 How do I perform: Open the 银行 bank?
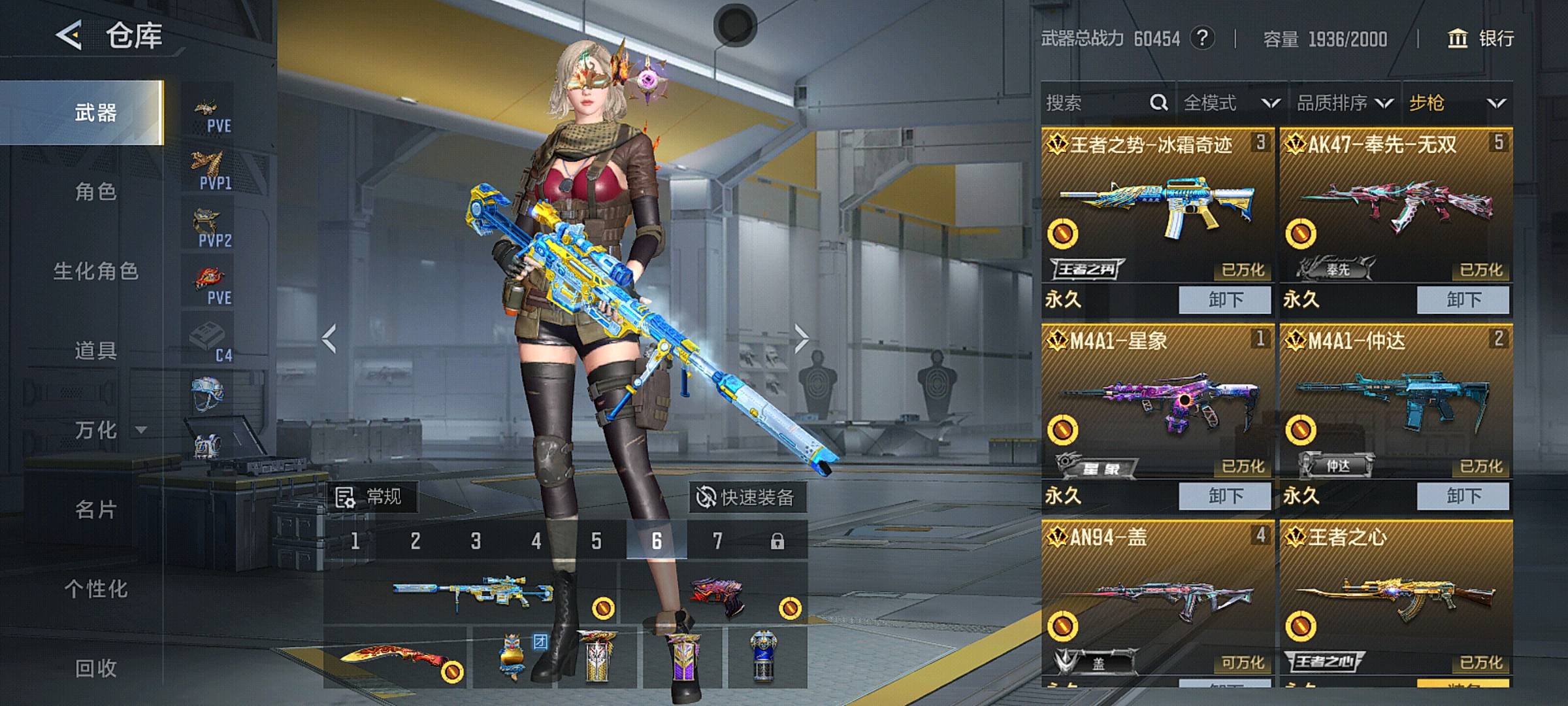click(x=1481, y=39)
